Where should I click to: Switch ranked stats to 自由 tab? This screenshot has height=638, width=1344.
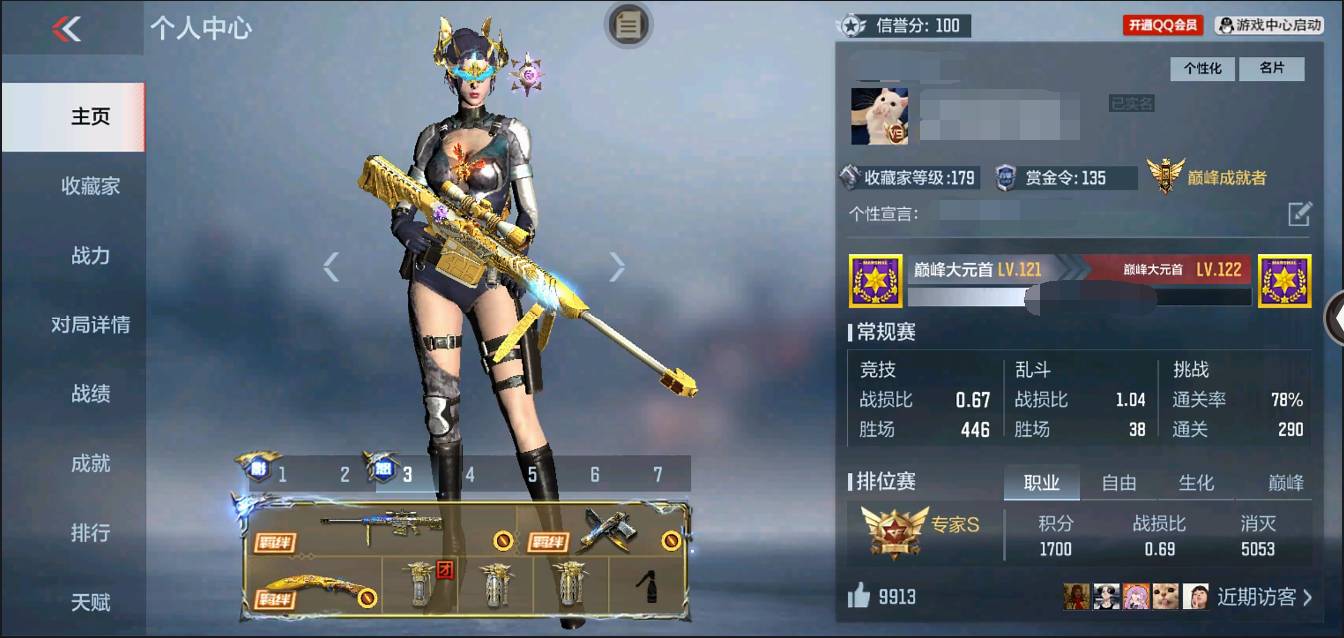[x=1118, y=483]
